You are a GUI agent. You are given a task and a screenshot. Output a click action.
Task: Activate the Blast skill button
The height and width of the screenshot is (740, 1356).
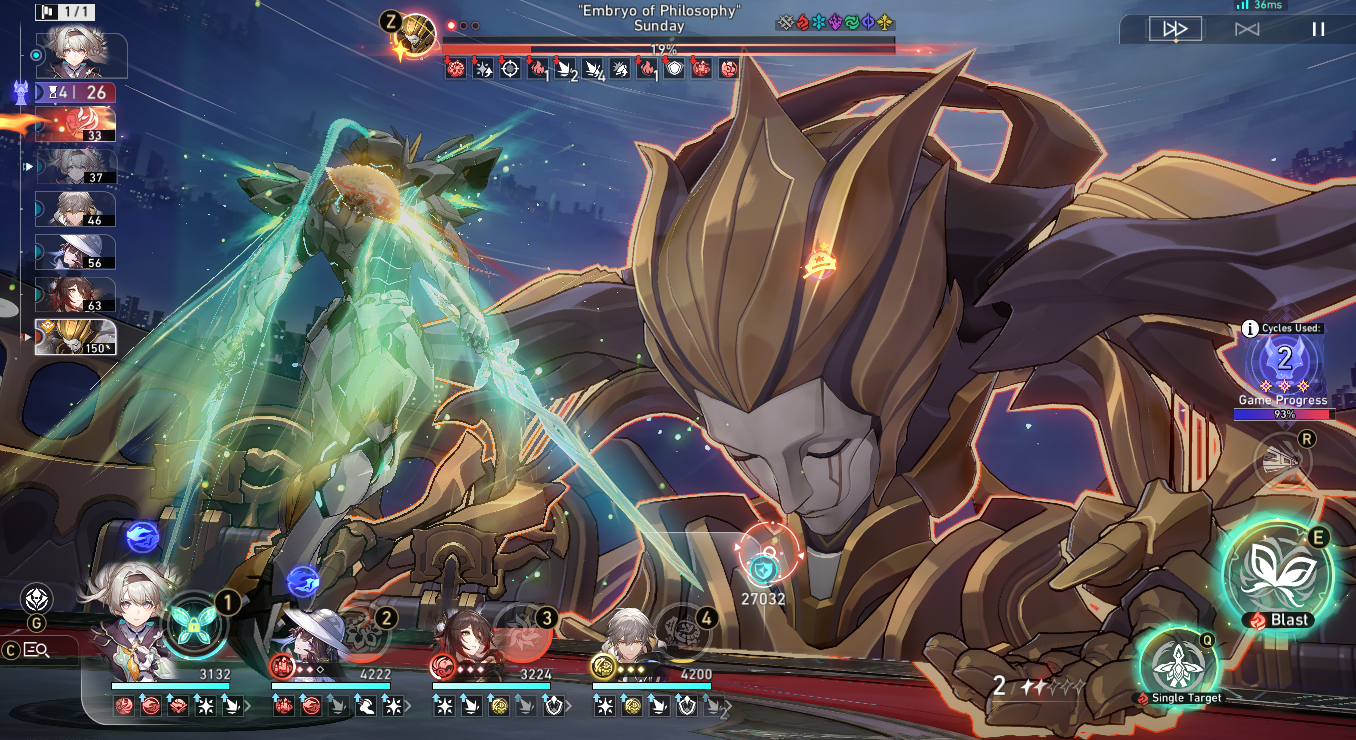[x=1278, y=574]
